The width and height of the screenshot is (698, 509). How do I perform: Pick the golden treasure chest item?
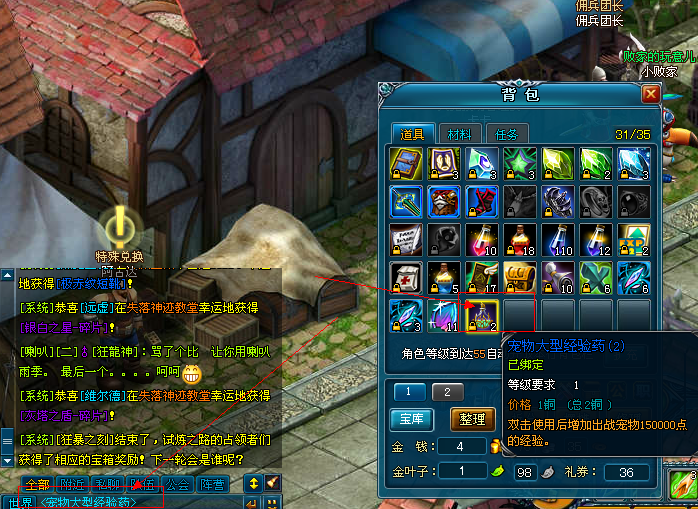[520, 276]
